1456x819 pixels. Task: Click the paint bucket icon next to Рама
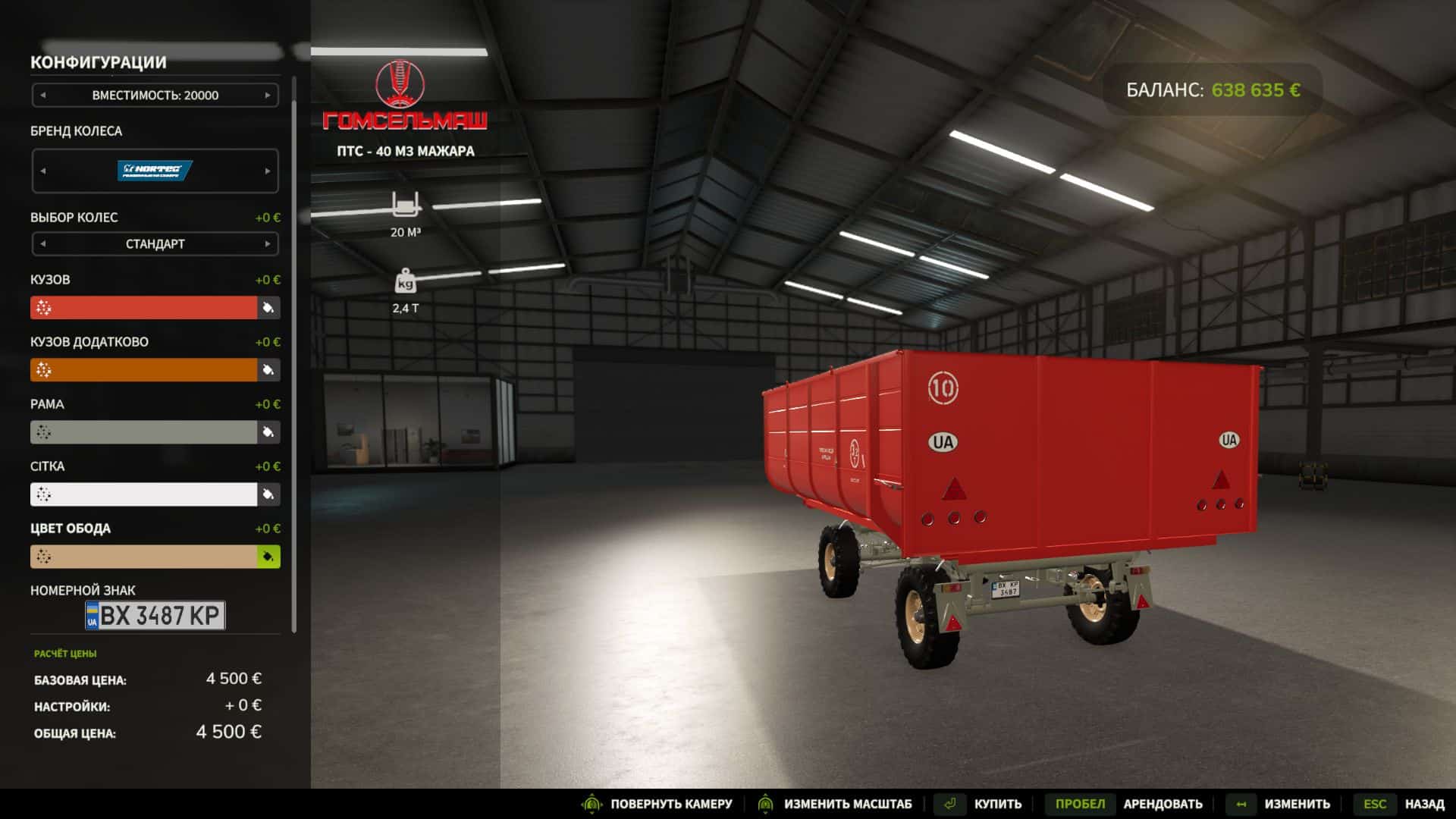pyautogui.click(x=268, y=432)
